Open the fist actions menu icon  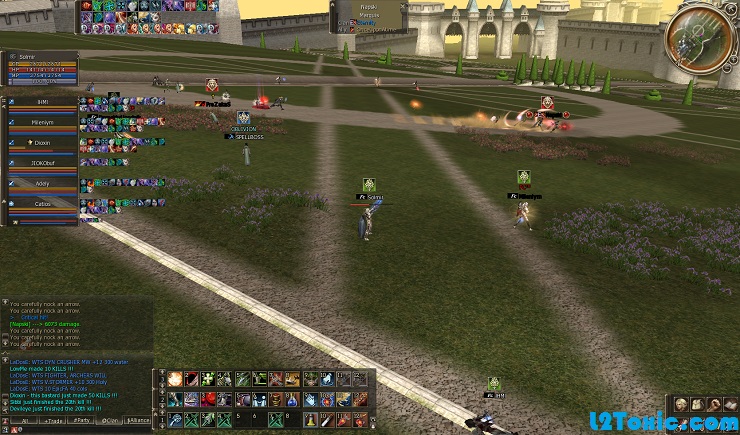(712, 405)
